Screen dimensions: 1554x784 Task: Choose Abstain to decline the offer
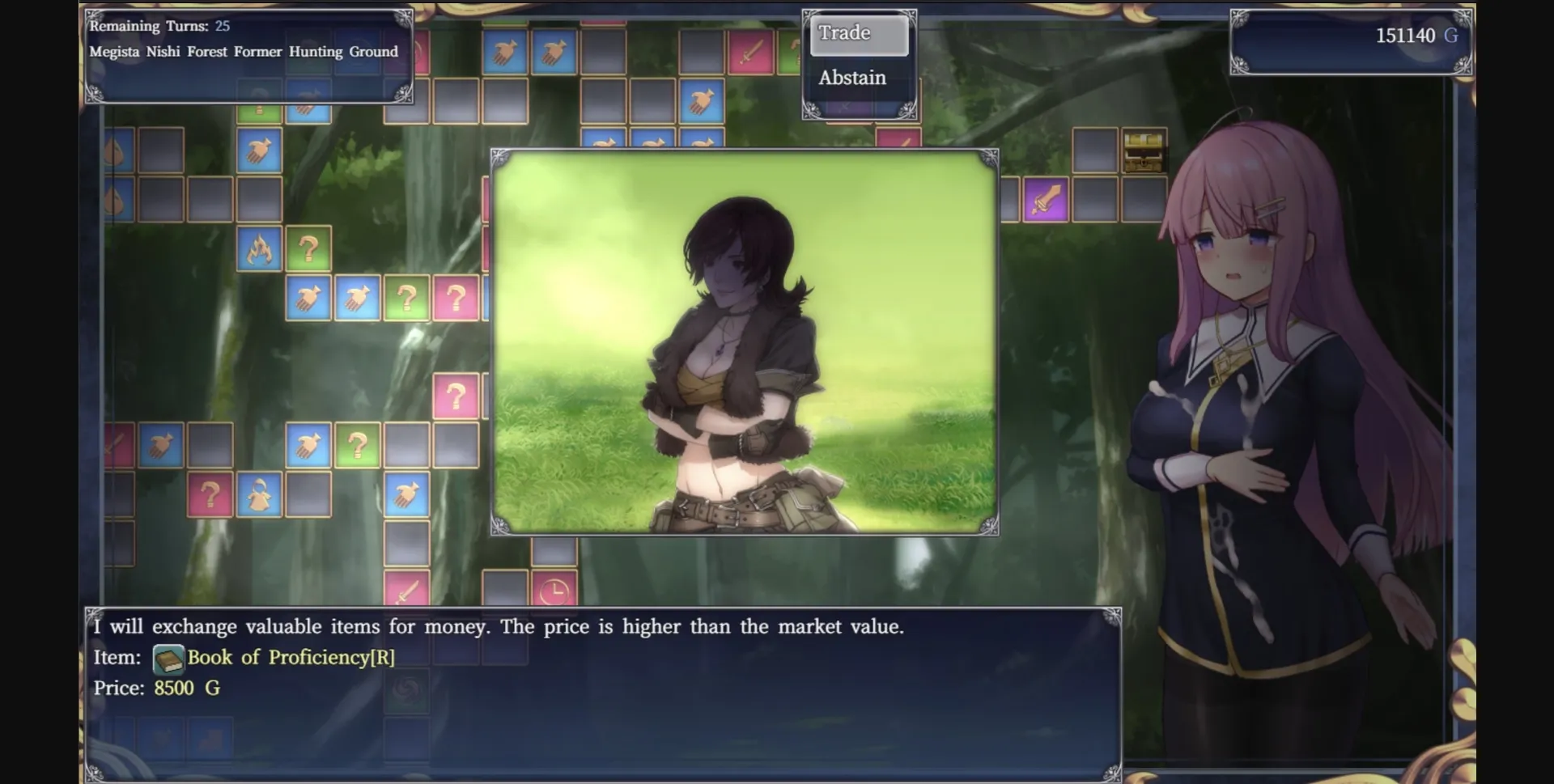(851, 78)
